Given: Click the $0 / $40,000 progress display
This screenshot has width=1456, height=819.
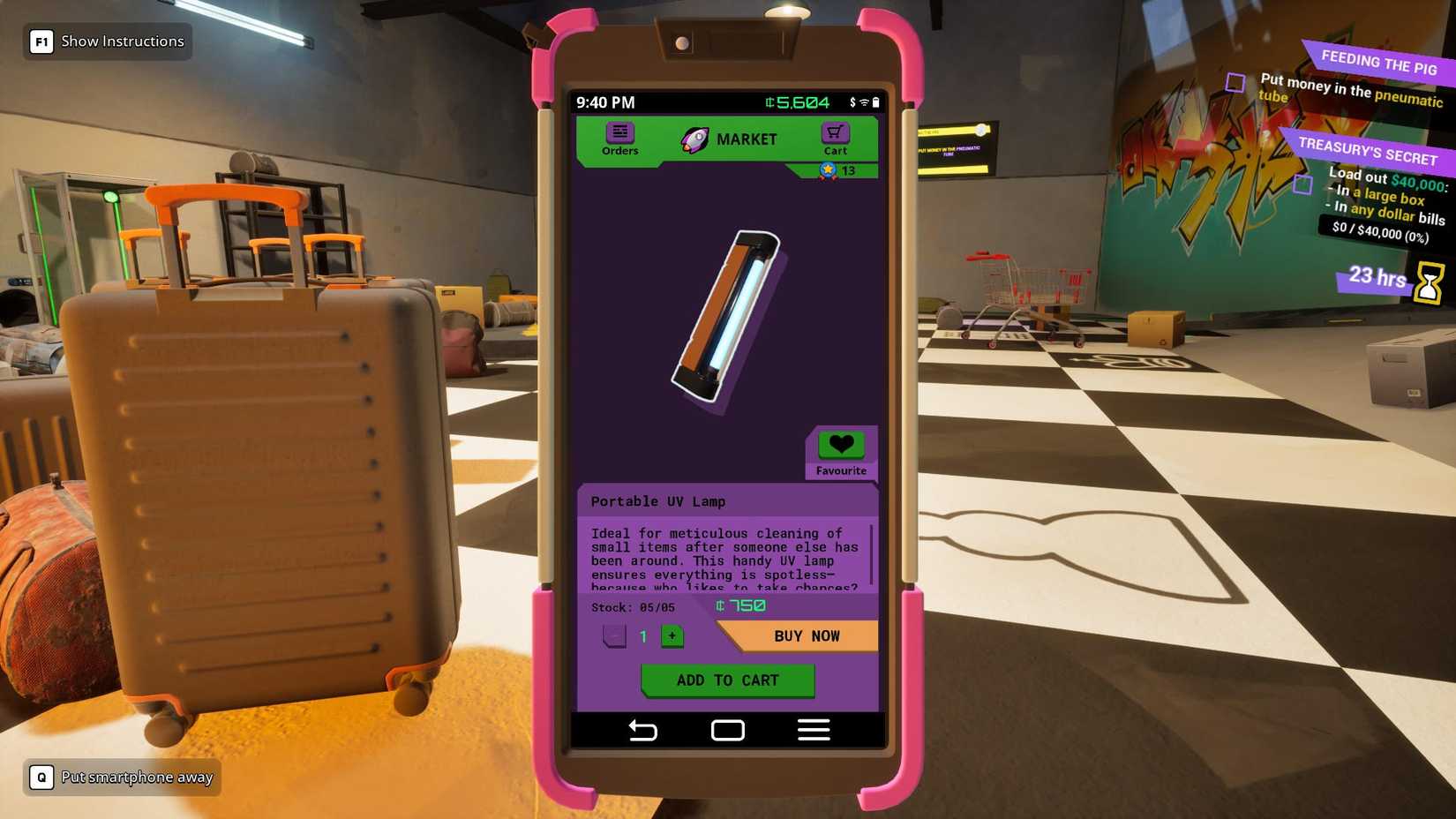Looking at the screenshot, I should point(1378,233).
